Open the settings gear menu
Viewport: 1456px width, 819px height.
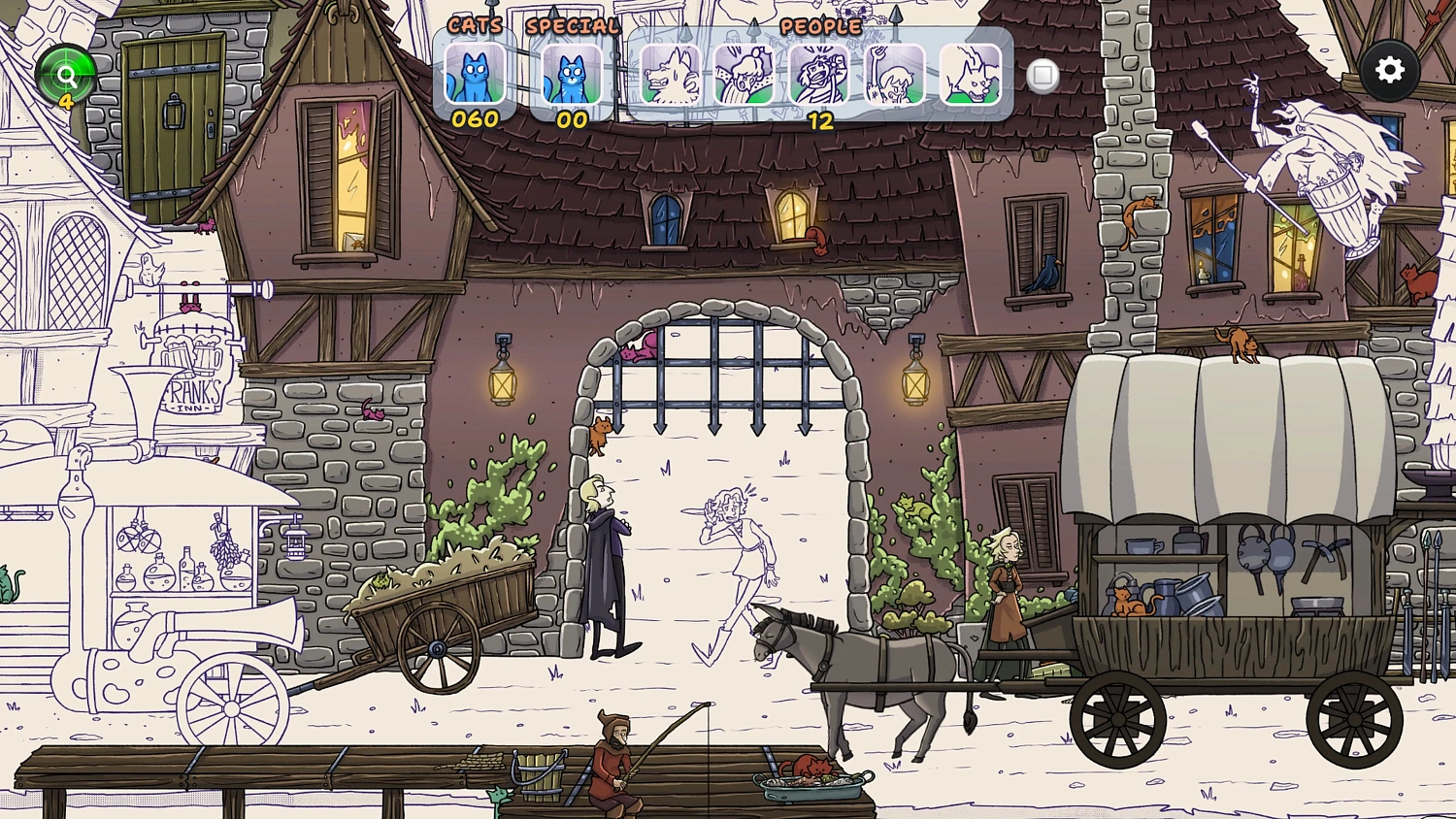click(1390, 69)
